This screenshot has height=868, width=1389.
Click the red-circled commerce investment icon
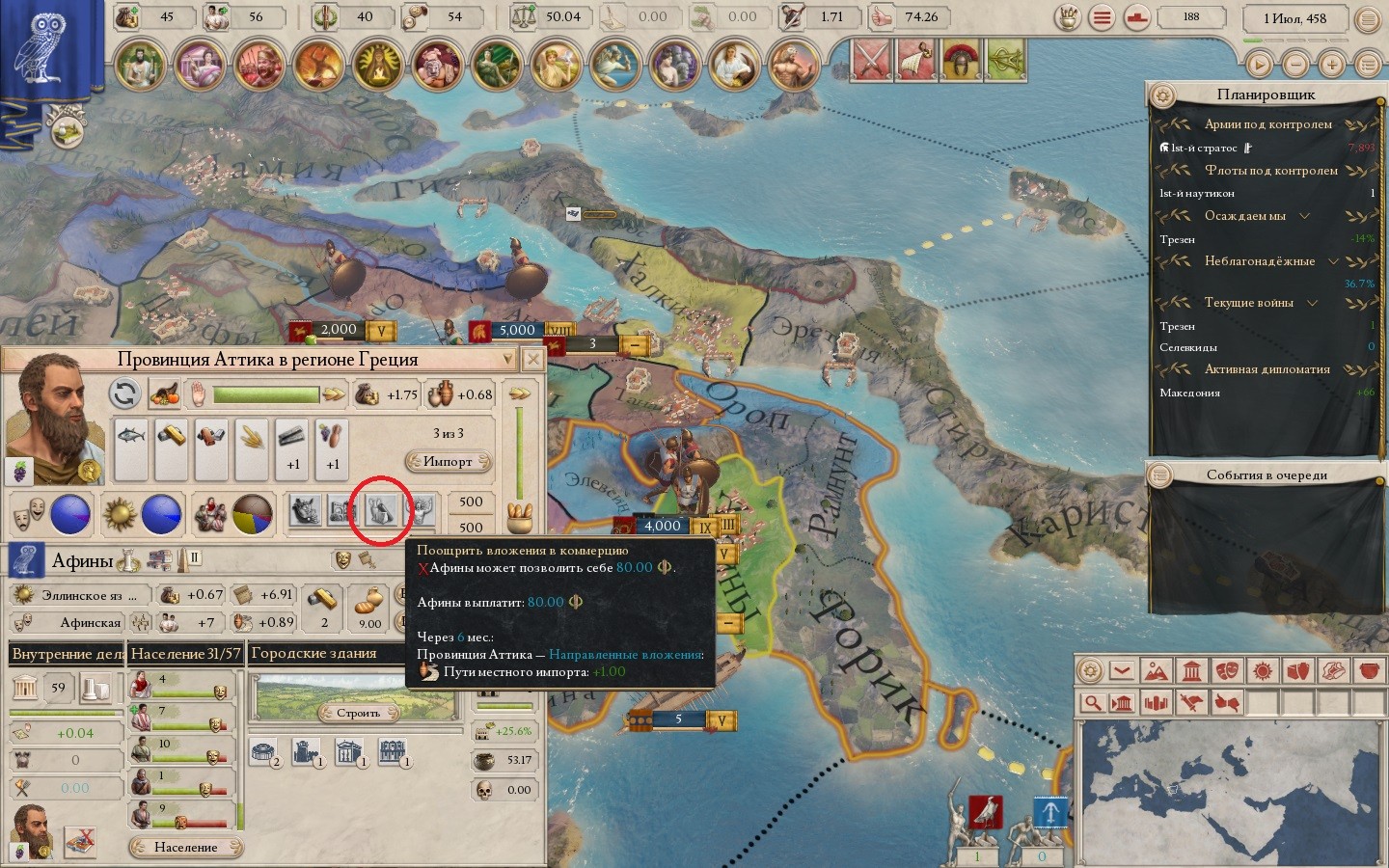coord(380,510)
